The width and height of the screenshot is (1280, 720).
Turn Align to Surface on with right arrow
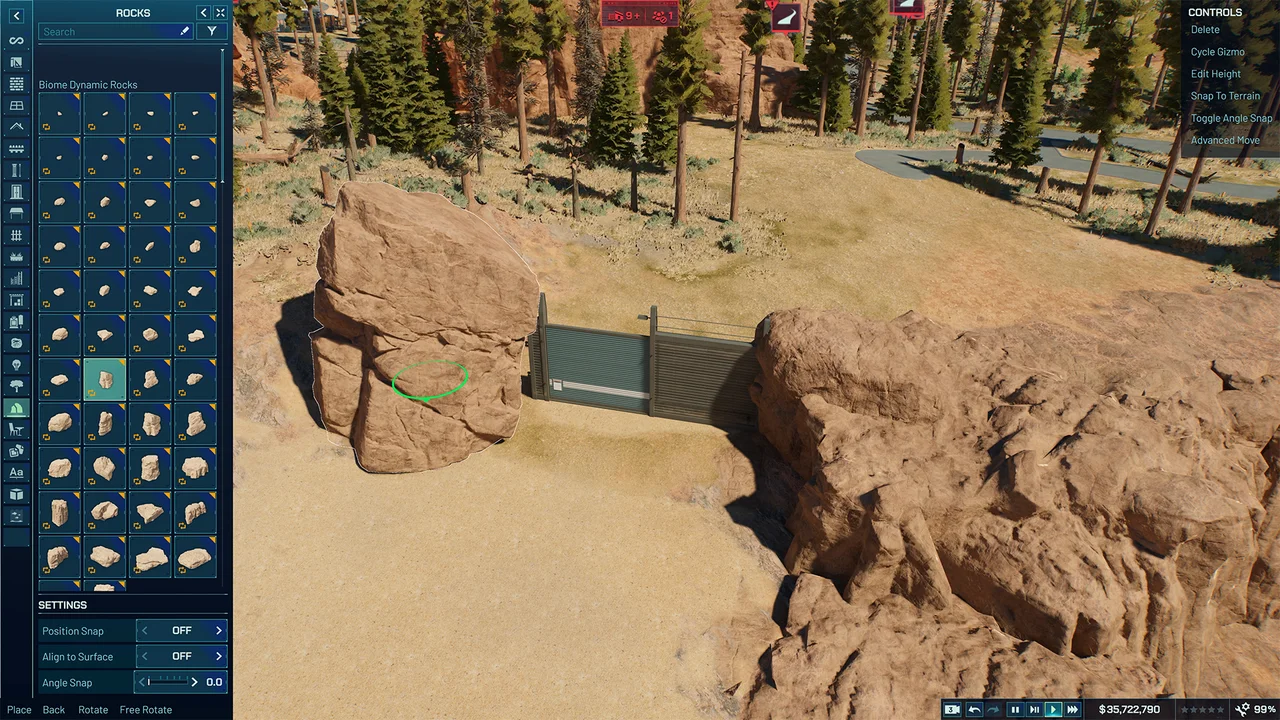(219, 657)
